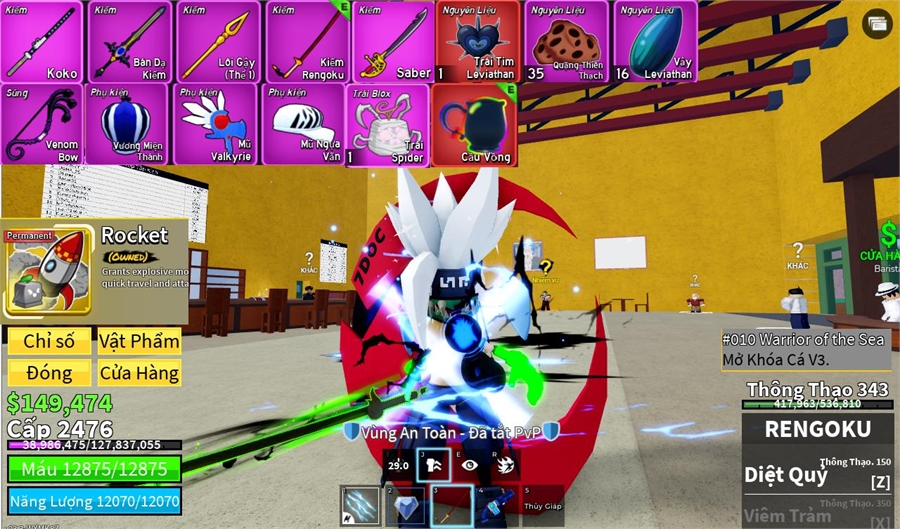Choose the Saber sword slot
This screenshot has height=529, width=900.
(x=393, y=42)
